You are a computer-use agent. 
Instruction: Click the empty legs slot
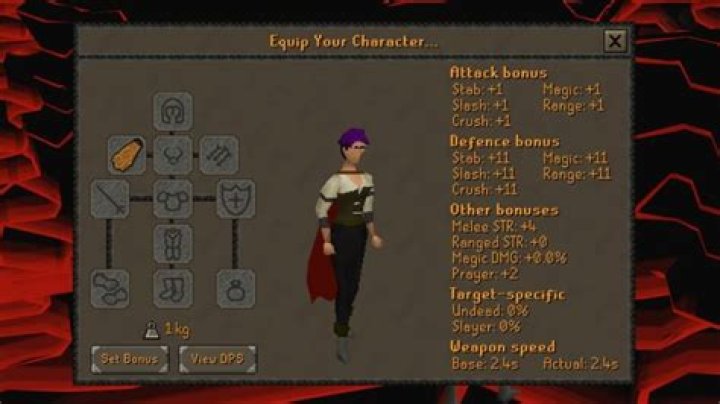pyautogui.click(x=172, y=243)
